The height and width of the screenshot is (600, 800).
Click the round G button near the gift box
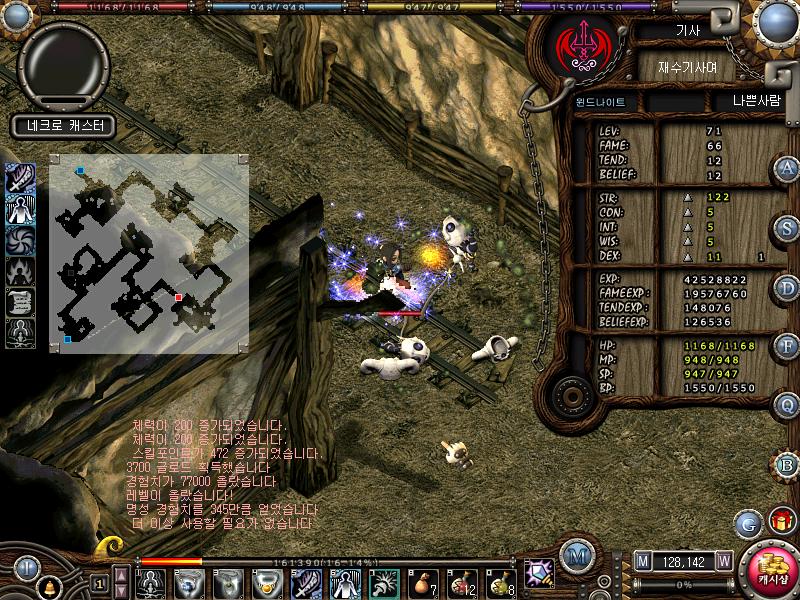tap(746, 522)
